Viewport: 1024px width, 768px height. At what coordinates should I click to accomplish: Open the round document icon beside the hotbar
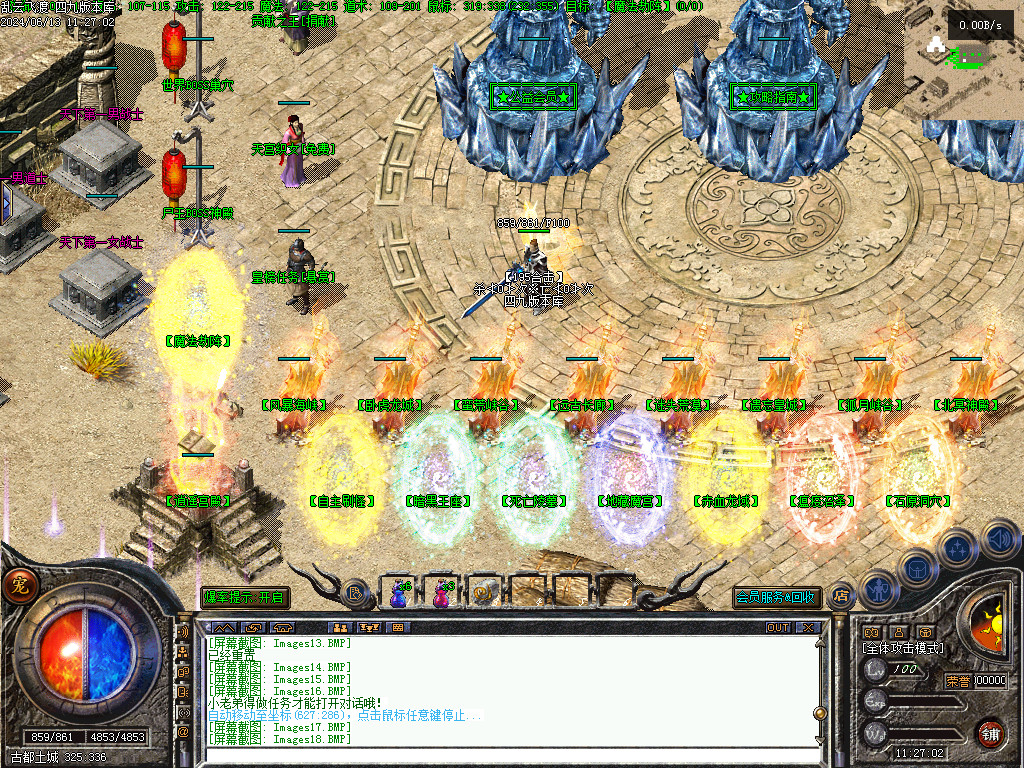point(355,594)
